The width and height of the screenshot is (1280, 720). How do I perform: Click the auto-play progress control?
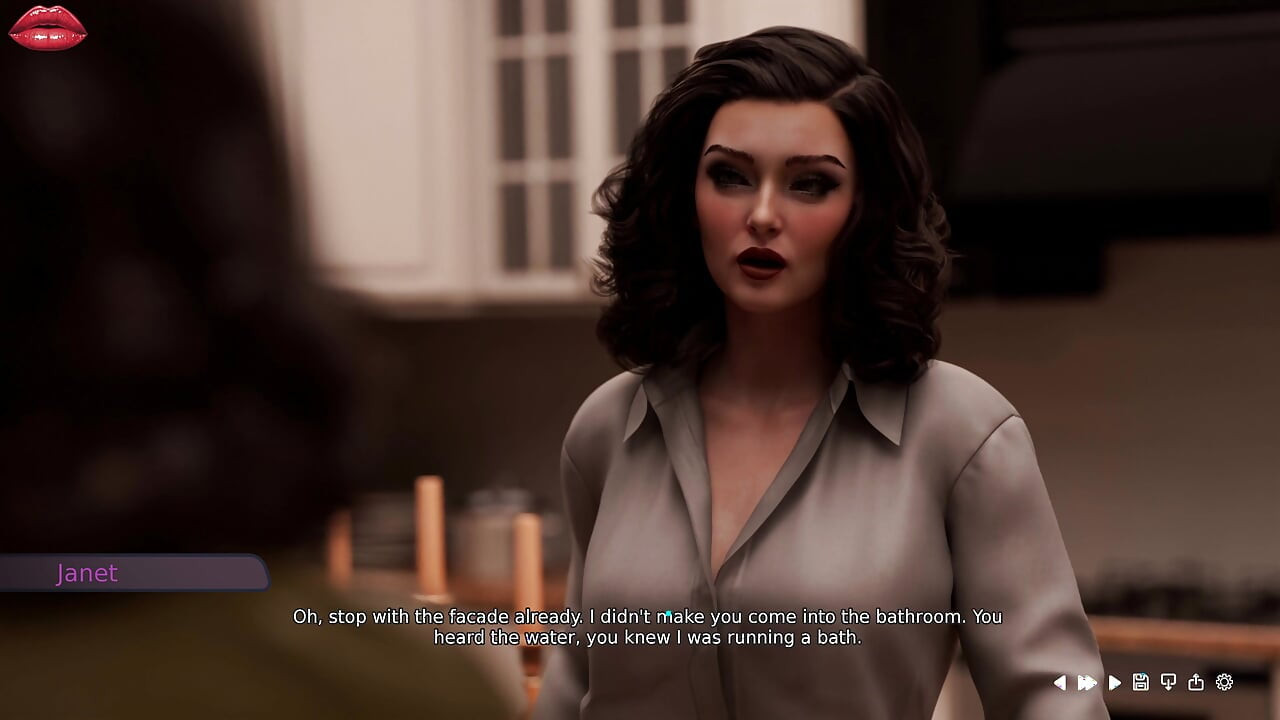coord(1114,682)
